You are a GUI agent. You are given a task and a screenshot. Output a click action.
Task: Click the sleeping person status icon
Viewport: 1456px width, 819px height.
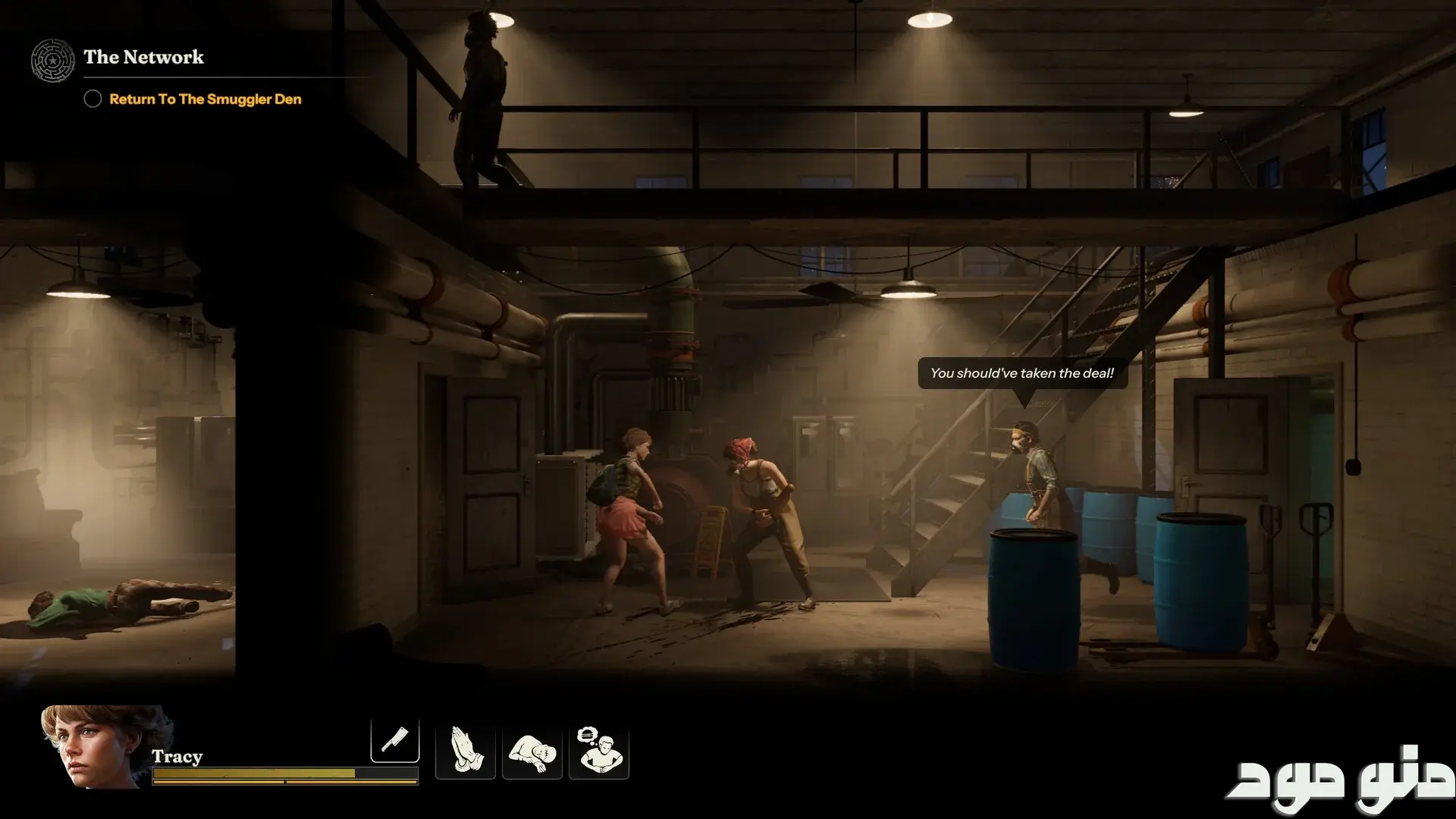tap(532, 751)
